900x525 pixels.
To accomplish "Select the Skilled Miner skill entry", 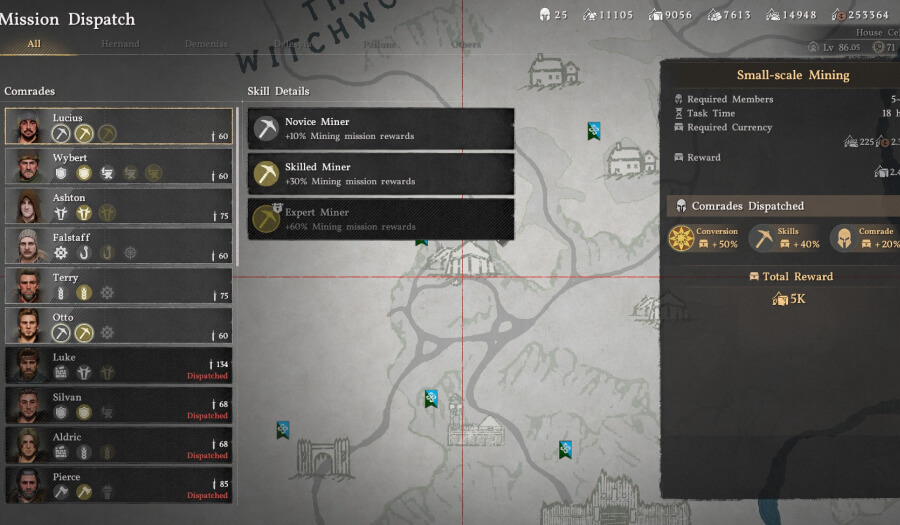I will click(x=381, y=174).
